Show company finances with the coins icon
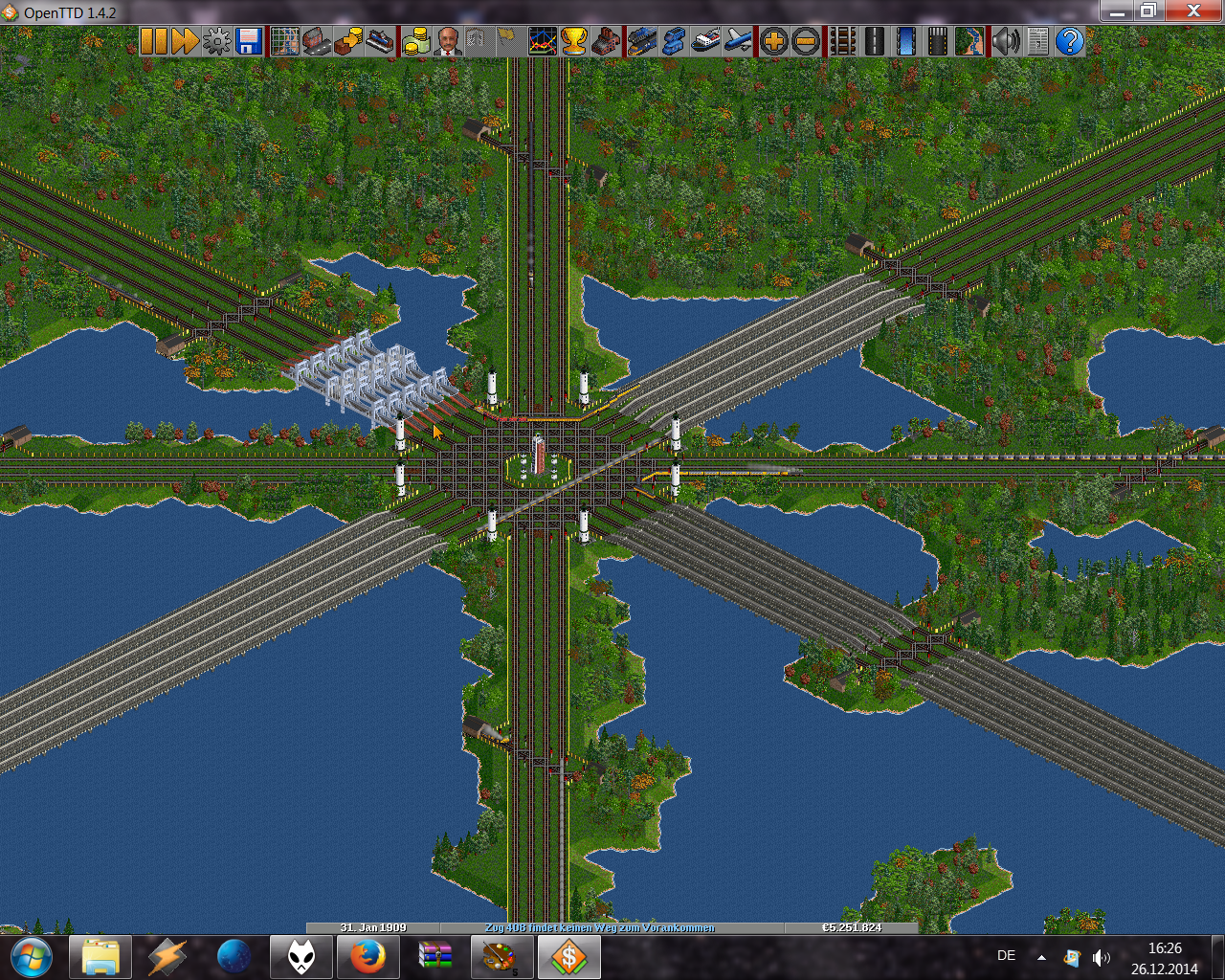The width and height of the screenshot is (1225, 980). pos(415,41)
